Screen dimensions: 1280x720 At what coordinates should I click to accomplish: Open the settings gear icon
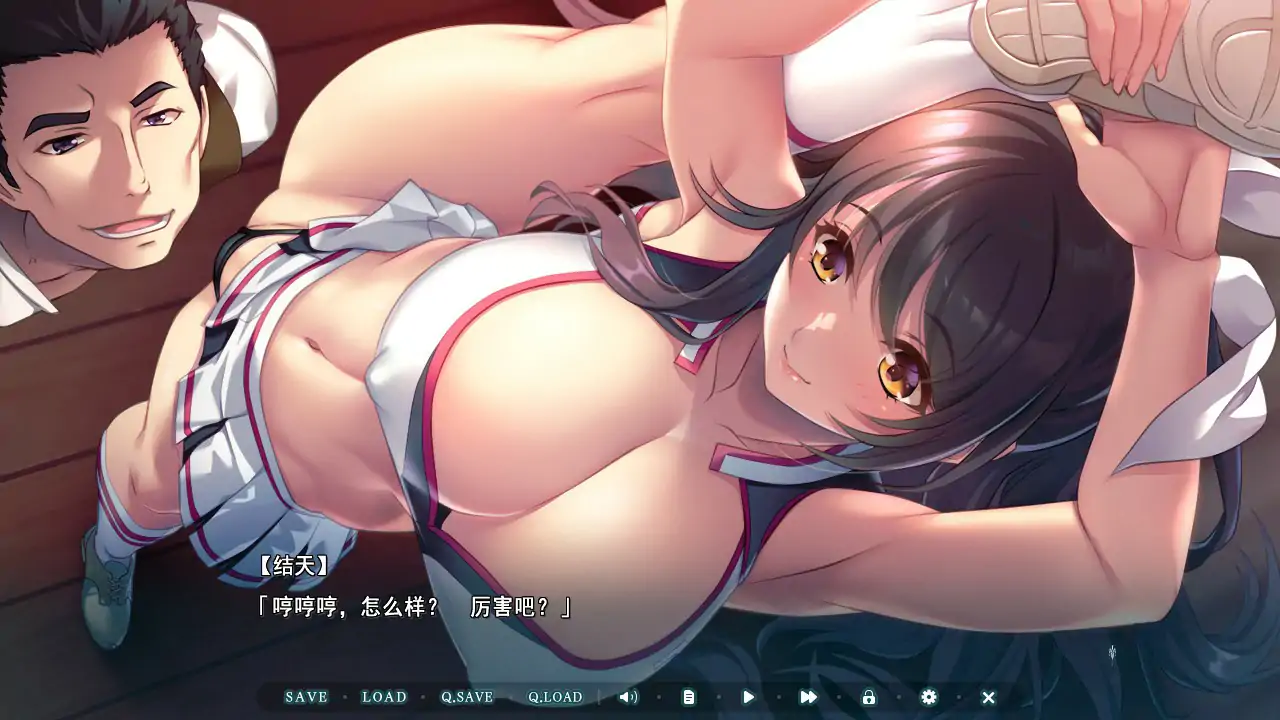(x=928, y=697)
